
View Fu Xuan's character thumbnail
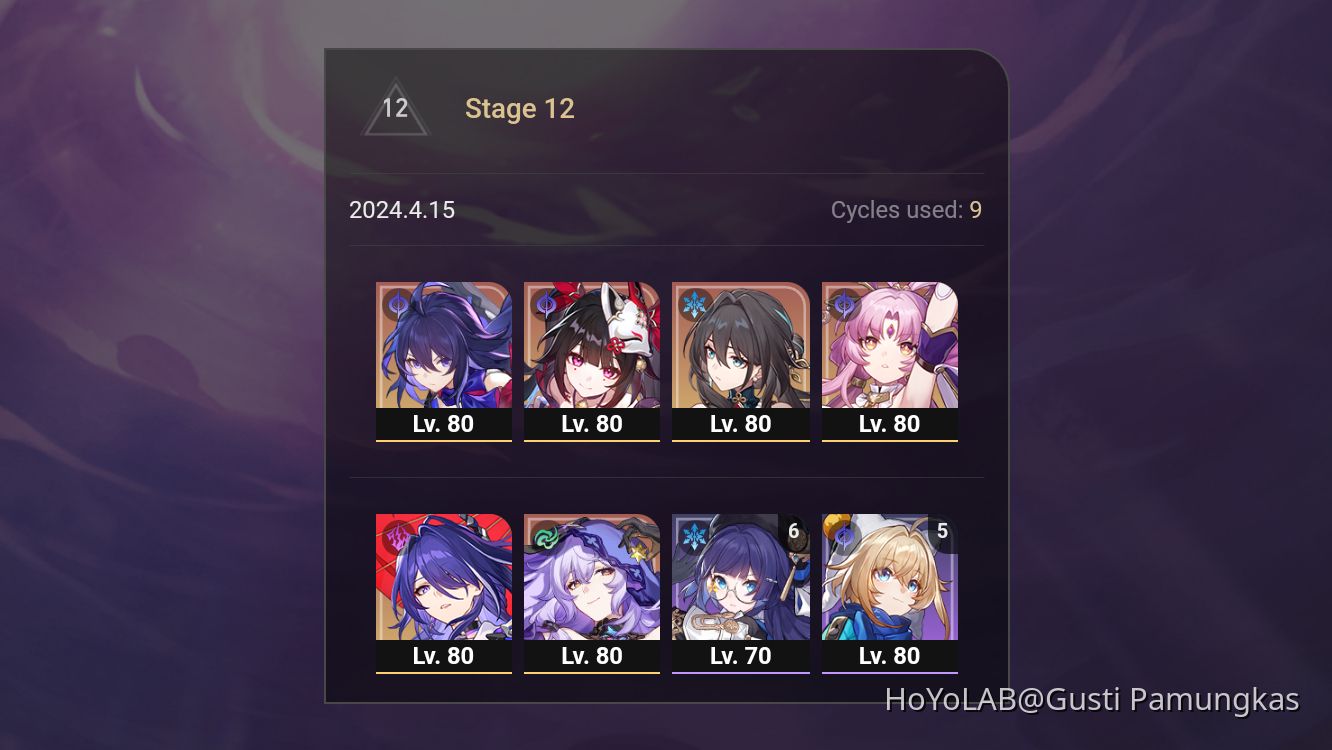[x=889, y=345]
